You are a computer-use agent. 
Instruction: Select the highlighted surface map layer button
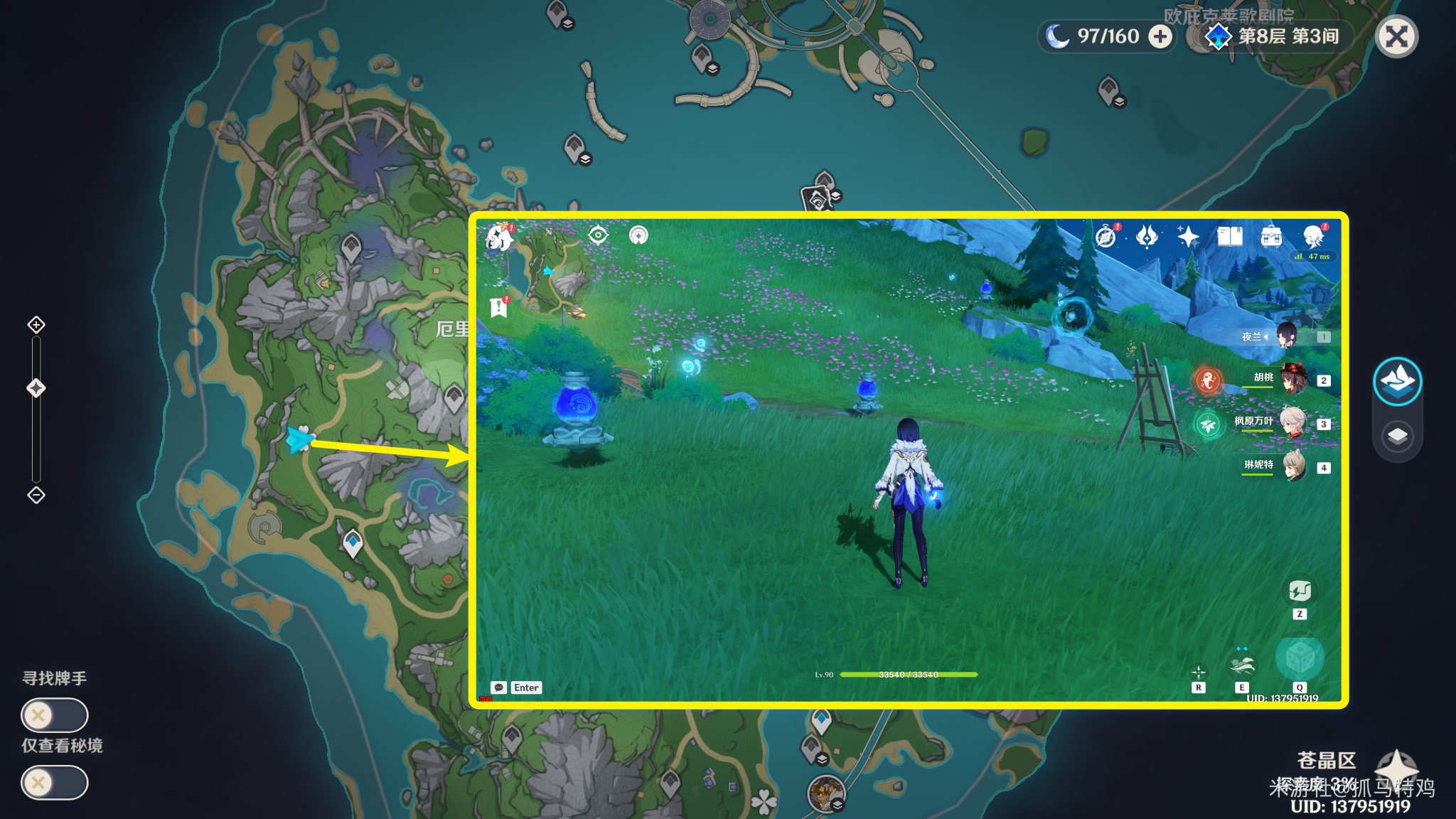(1397, 382)
